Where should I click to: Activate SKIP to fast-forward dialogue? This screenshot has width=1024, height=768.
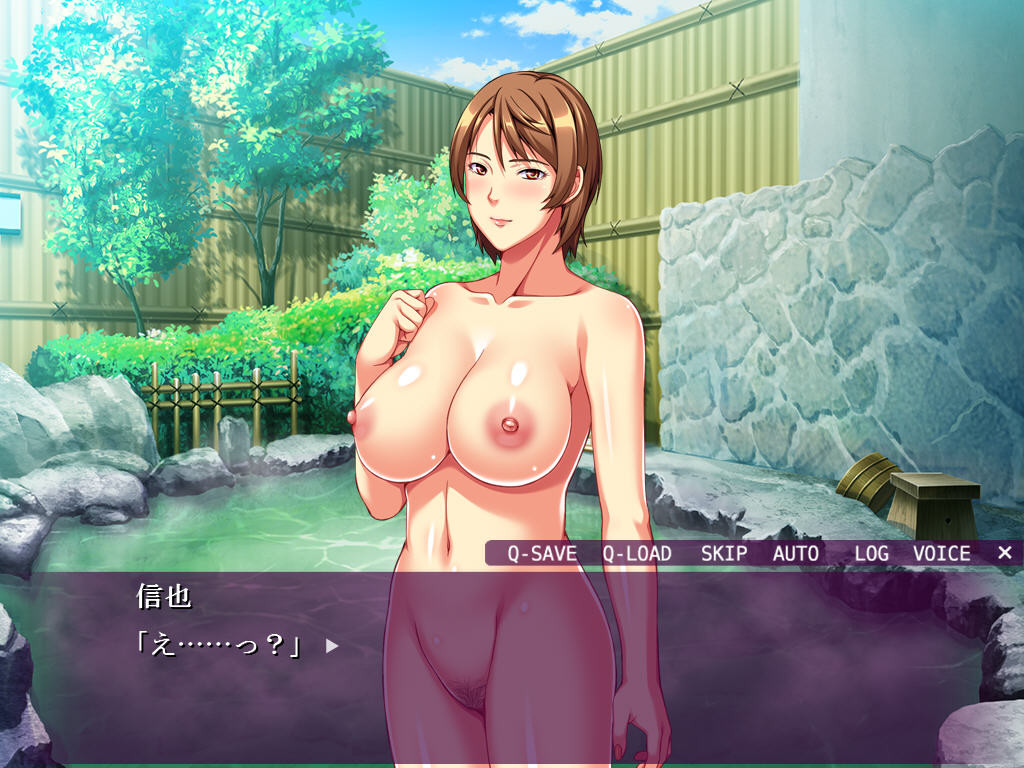click(x=724, y=553)
